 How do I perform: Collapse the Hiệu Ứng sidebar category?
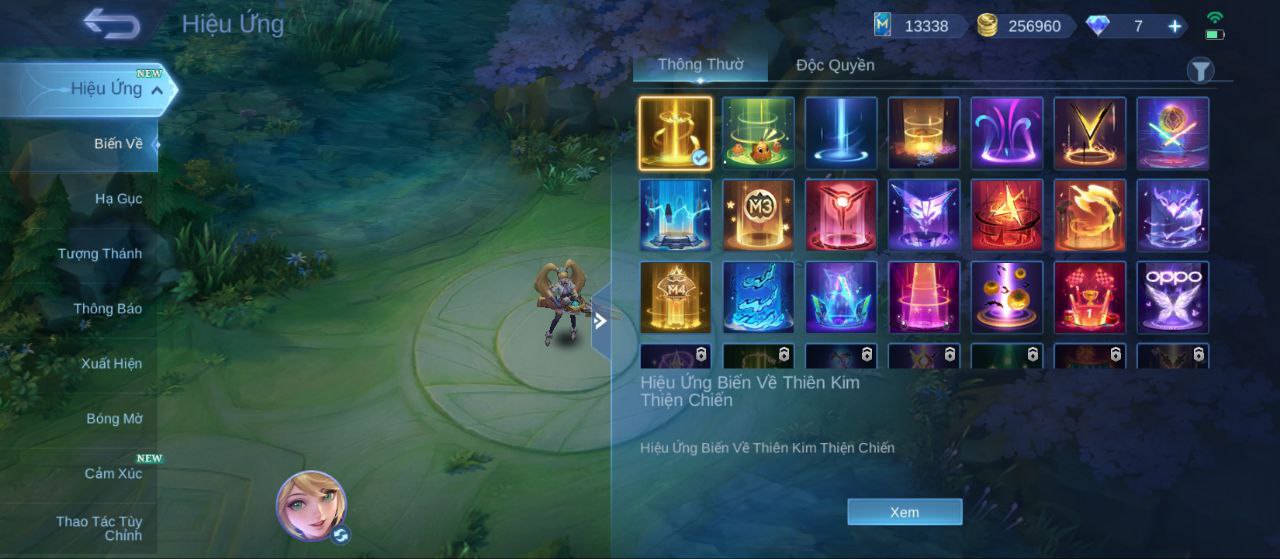coord(157,90)
